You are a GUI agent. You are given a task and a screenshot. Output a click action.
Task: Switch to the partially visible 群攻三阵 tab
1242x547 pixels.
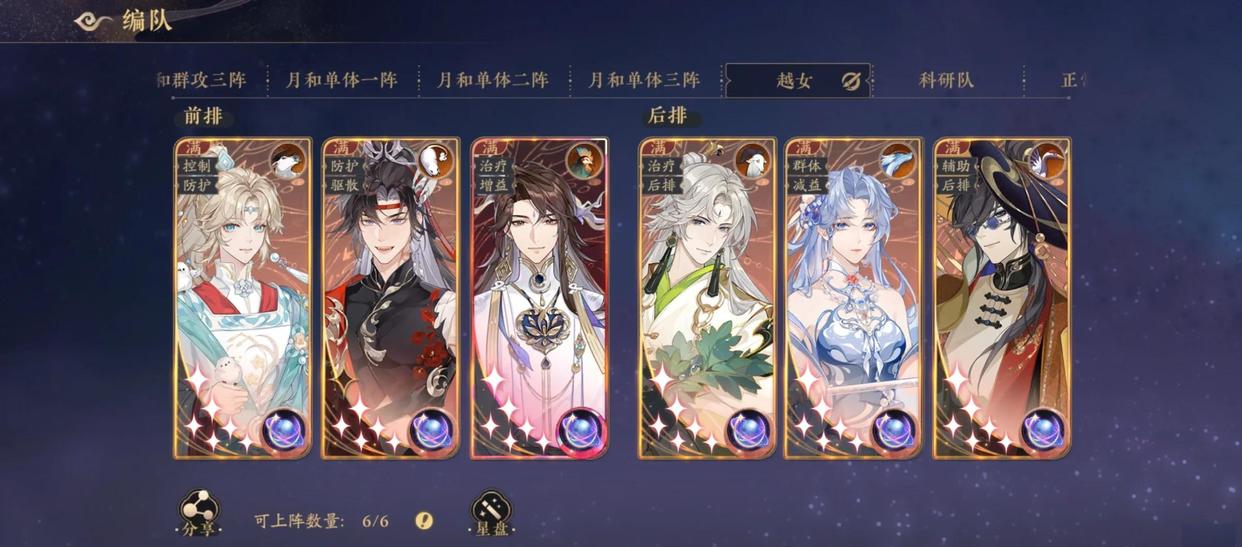[205, 81]
